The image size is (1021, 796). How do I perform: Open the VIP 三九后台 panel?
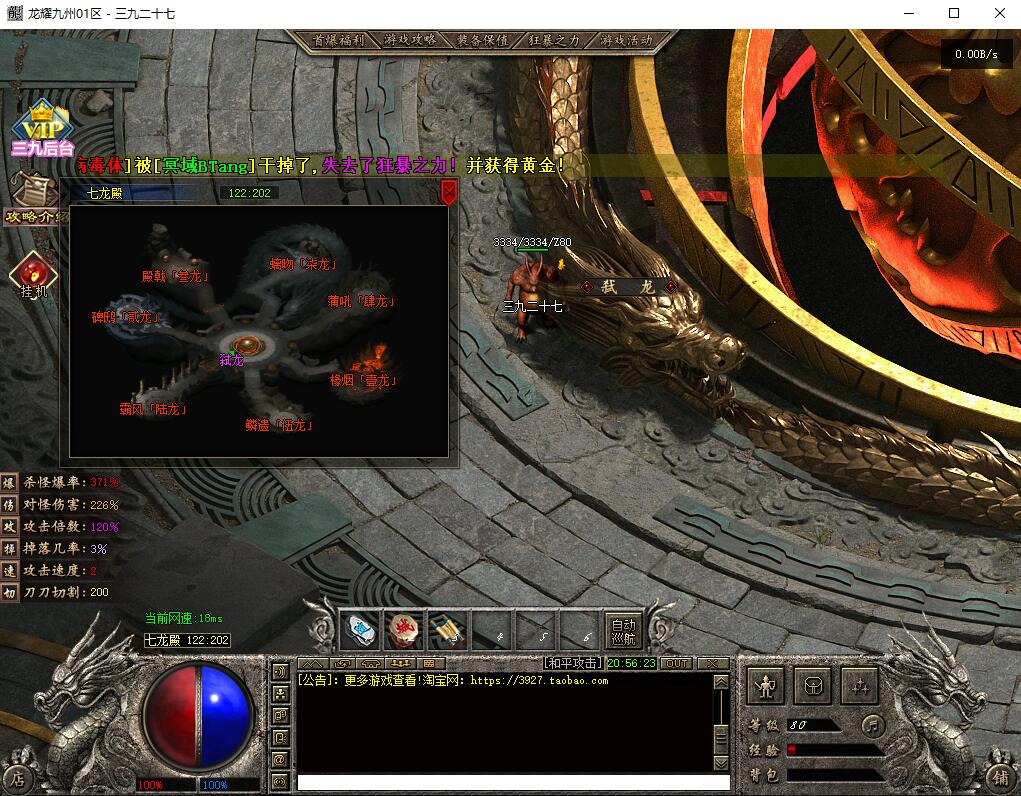(x=42, y=130)
